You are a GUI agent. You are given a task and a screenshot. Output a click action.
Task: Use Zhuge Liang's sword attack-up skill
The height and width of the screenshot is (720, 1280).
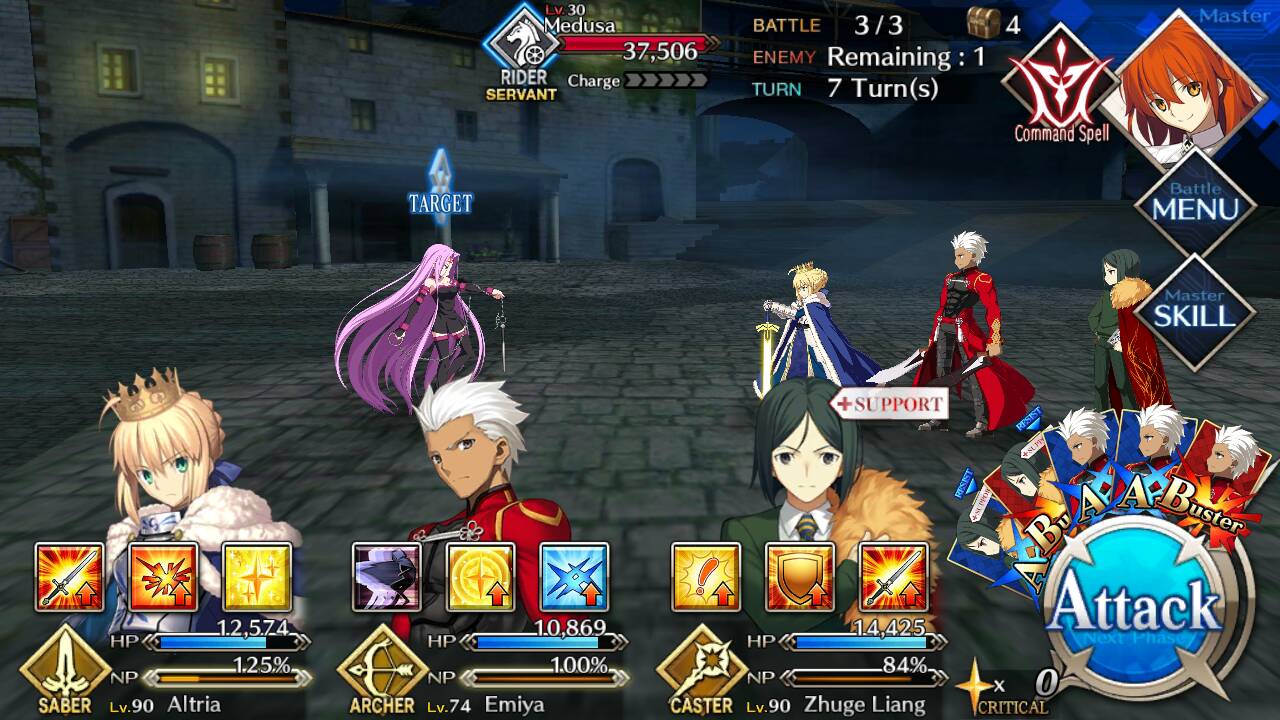click(x=893, y=577)
